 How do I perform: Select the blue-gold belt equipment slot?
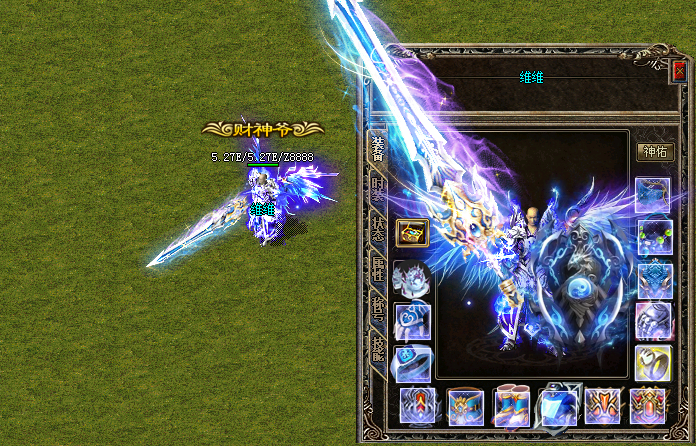(x=464, y=406)
